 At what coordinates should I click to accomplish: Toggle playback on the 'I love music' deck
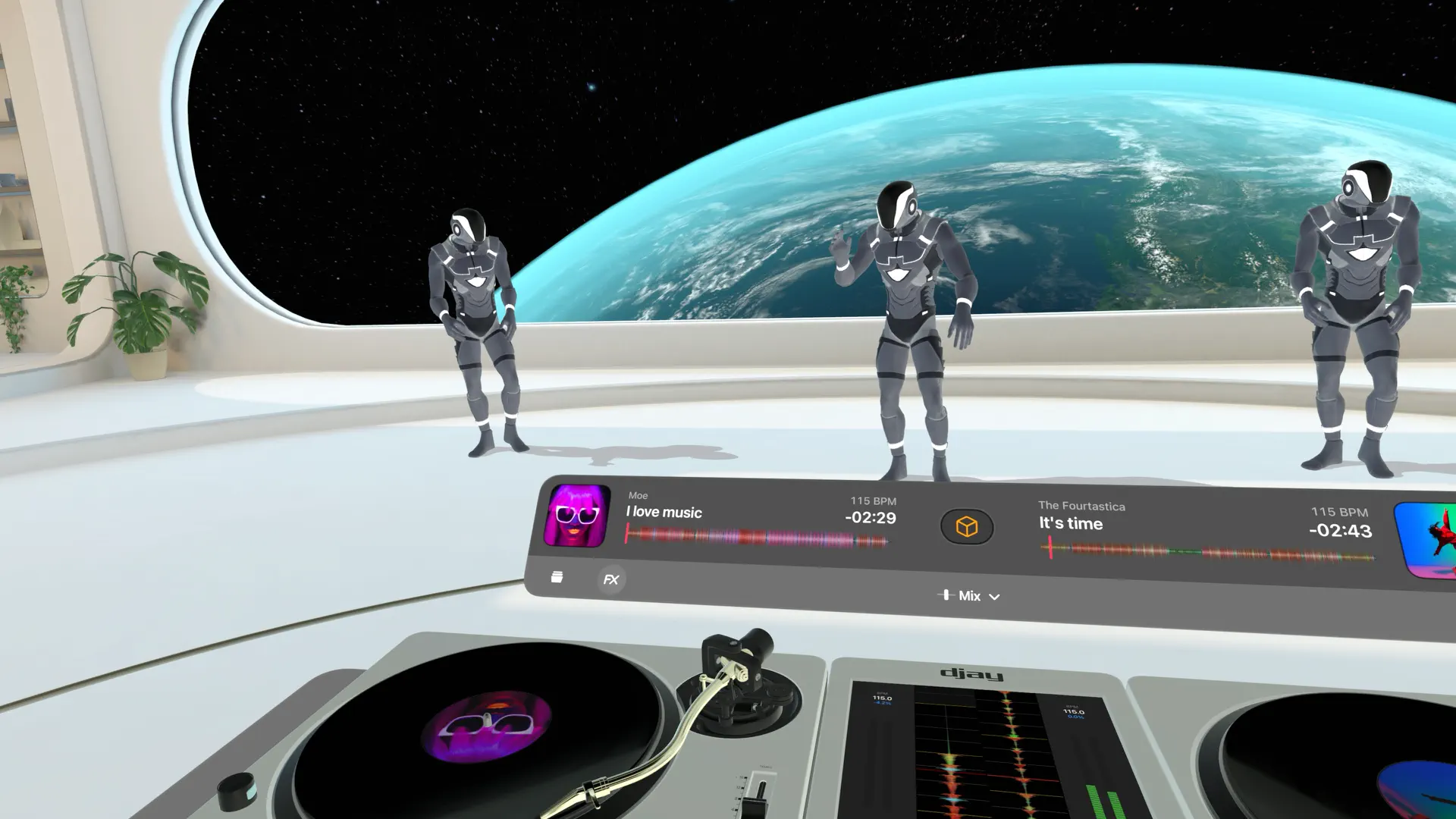580,516
